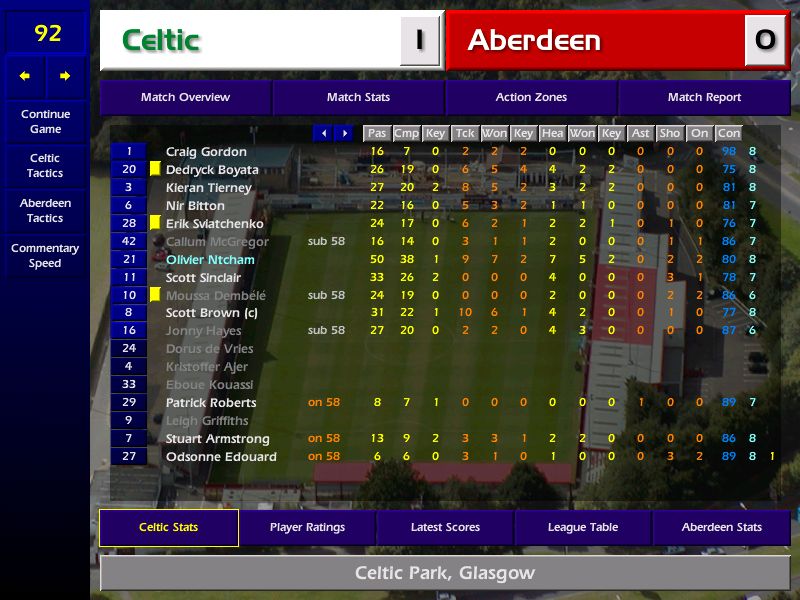
Task: Select player Olivier Ntcham
Action: (210, 260)
